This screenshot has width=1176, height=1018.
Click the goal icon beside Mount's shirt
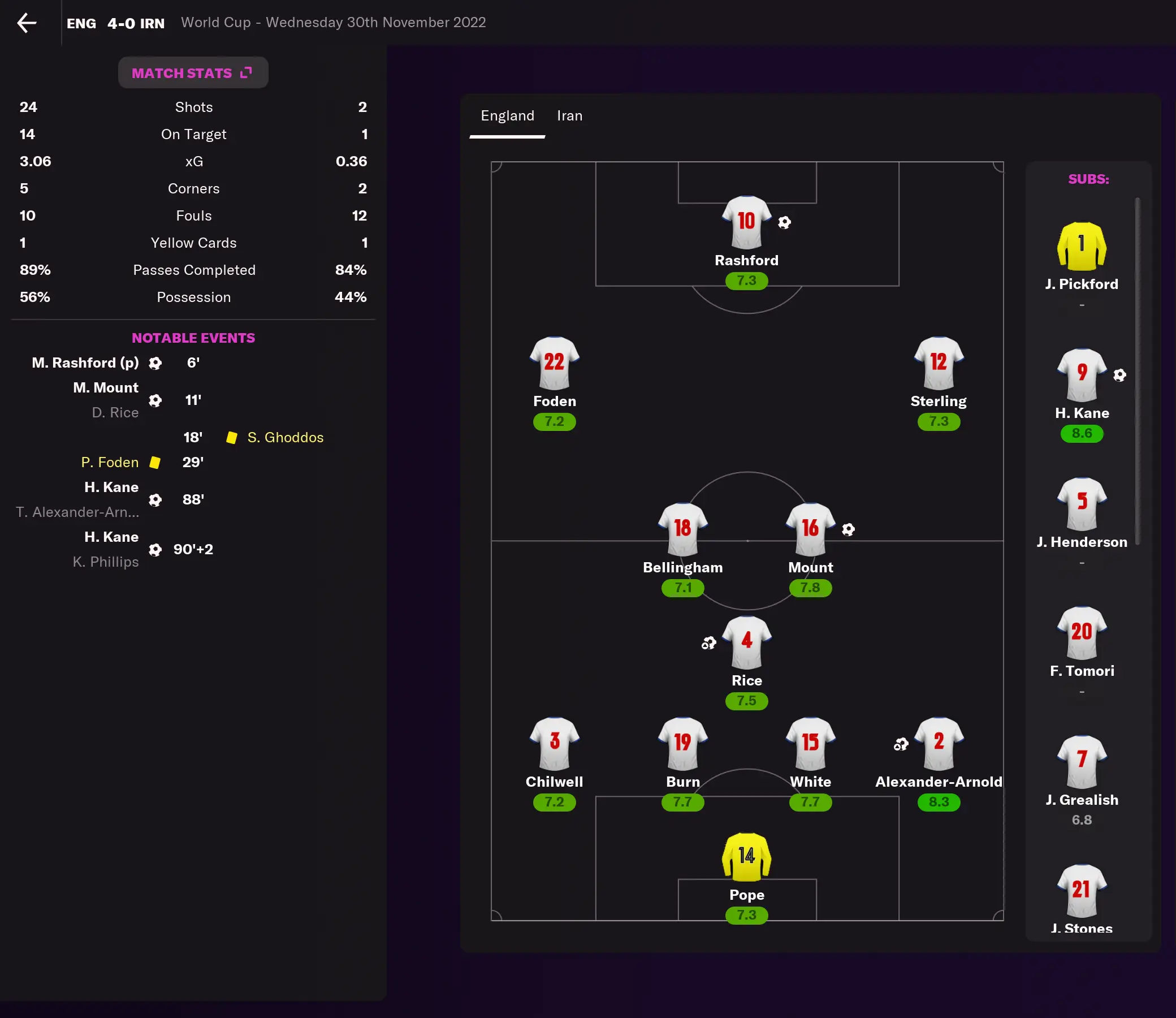tap(849, 529)
